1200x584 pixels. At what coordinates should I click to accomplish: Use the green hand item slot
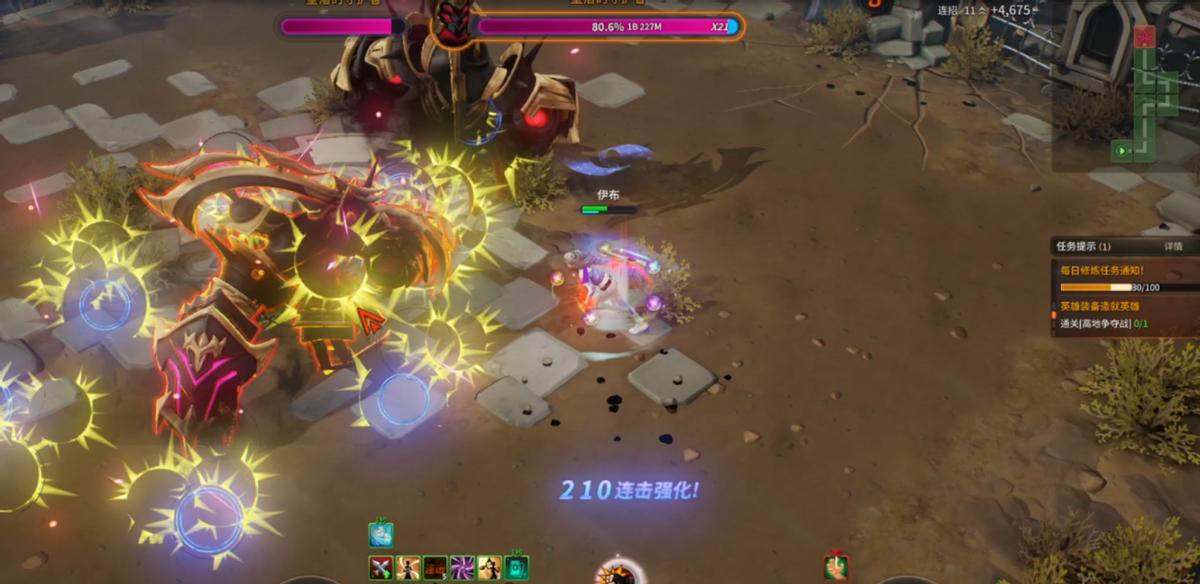click(836, 567)
